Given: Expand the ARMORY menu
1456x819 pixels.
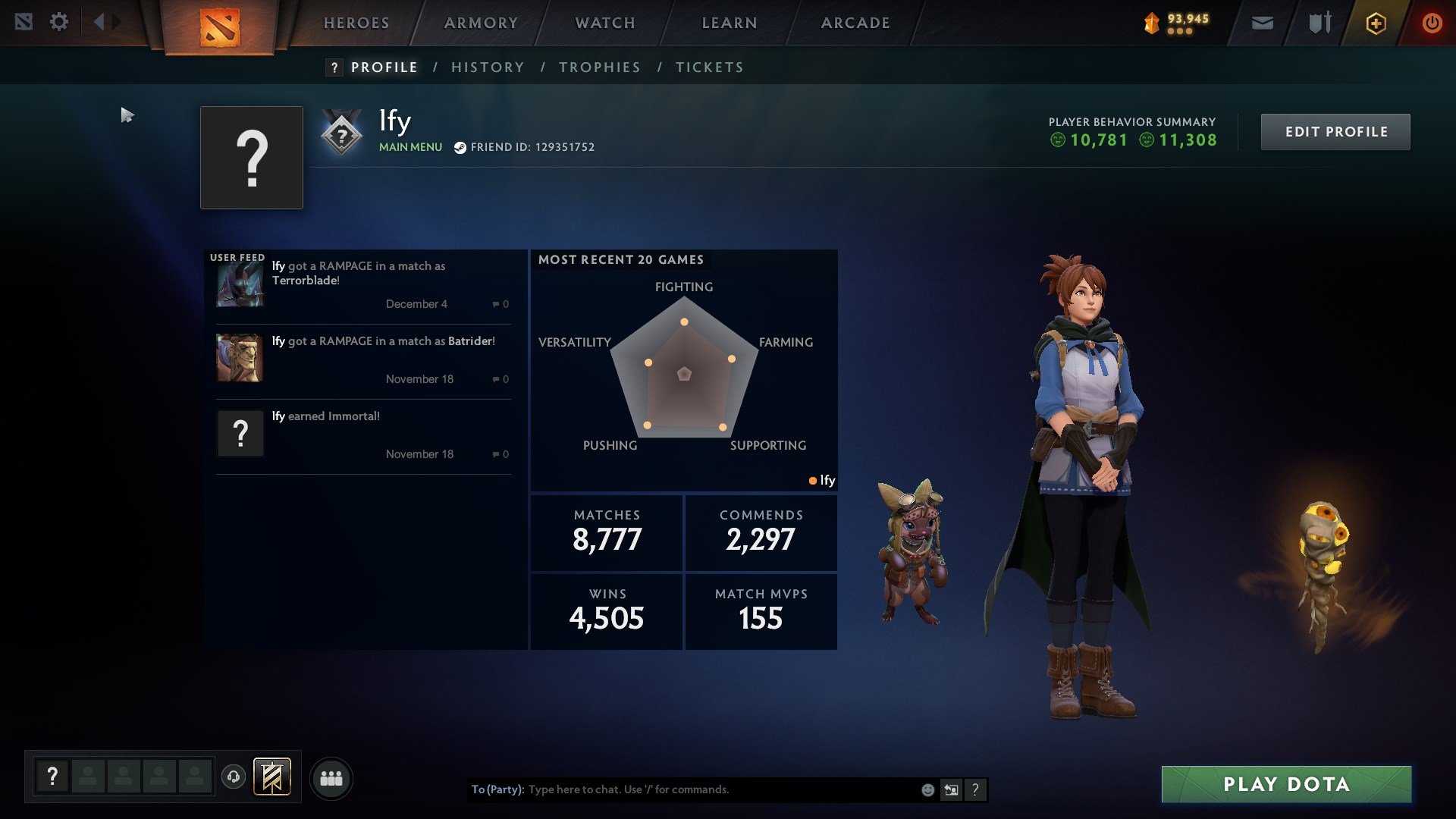Looking at the screenshot, I should [x=481, y=23].
